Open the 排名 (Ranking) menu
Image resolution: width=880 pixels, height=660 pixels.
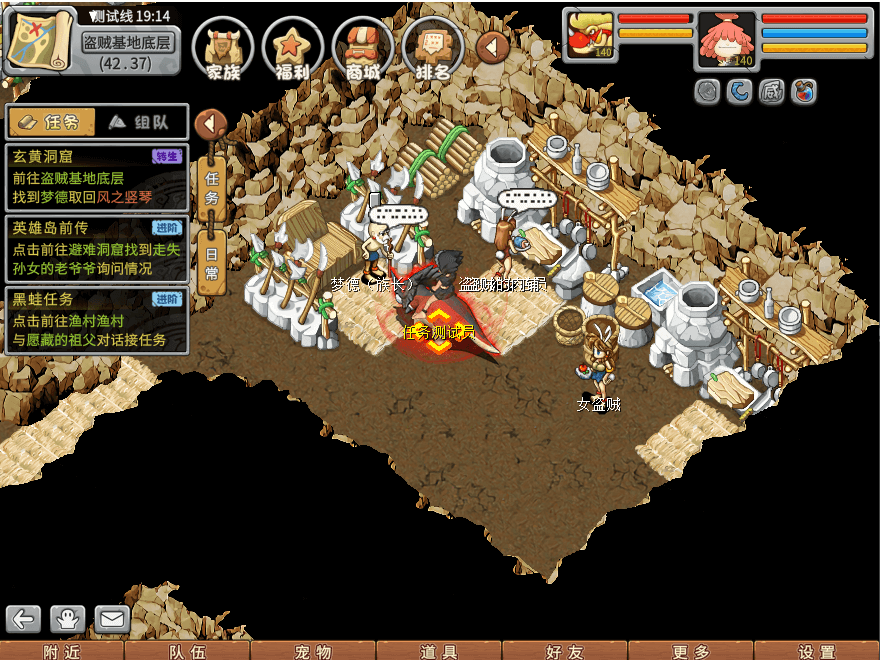tap(433, 48)
